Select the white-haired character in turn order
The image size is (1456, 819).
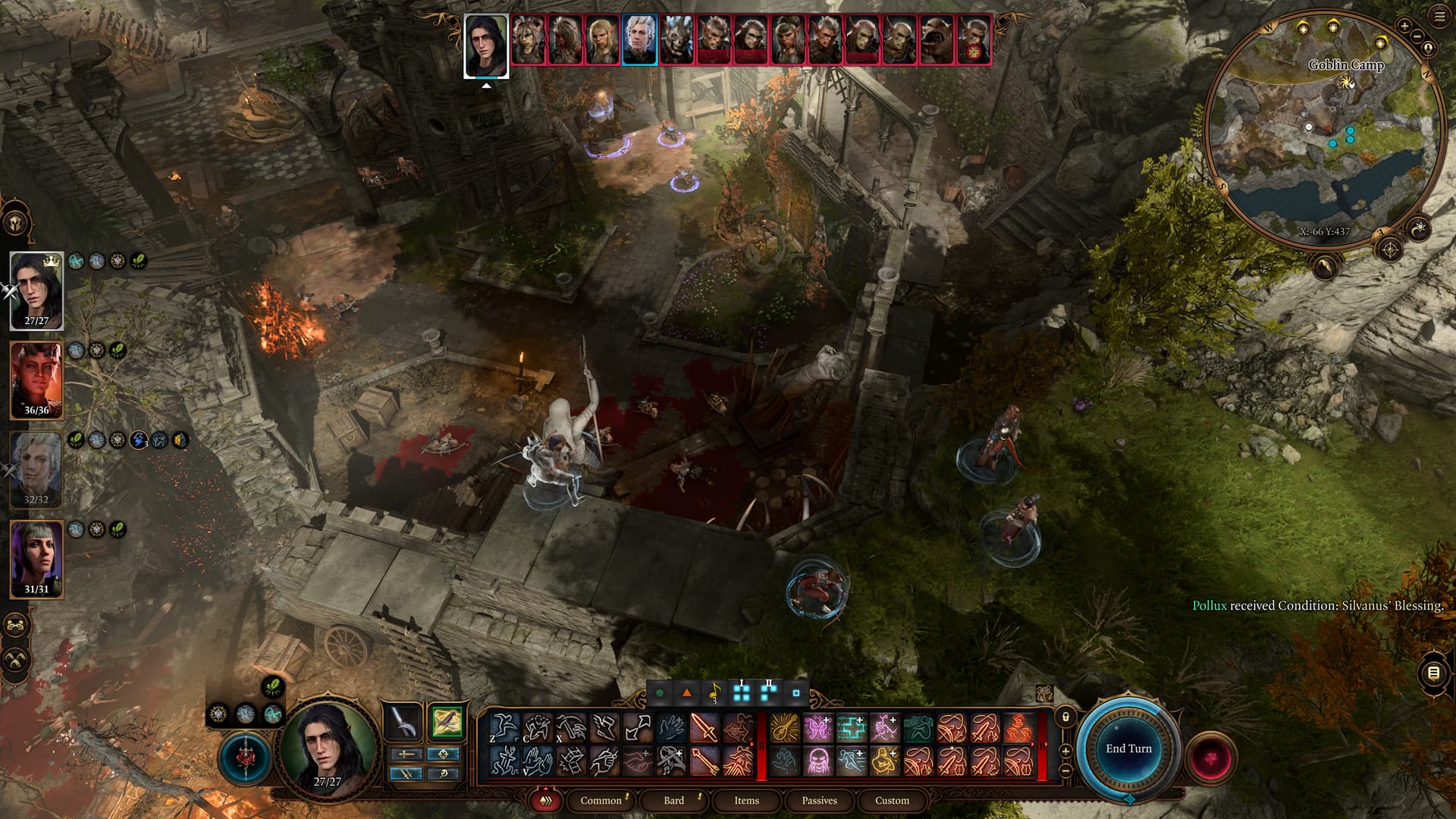tap(639, 39)
